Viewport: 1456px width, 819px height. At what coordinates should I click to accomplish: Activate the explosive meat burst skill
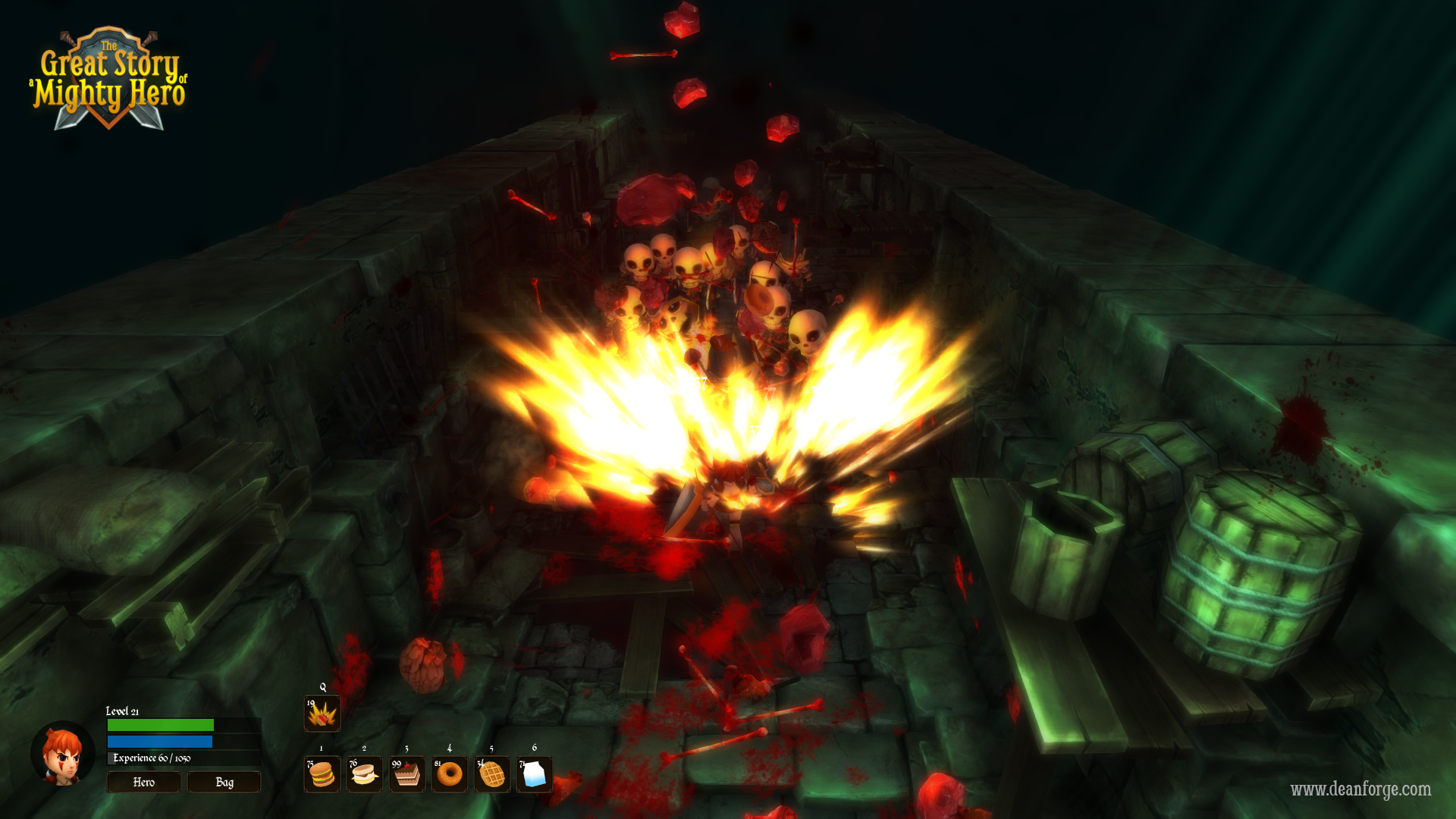click(x=322, y=714)
